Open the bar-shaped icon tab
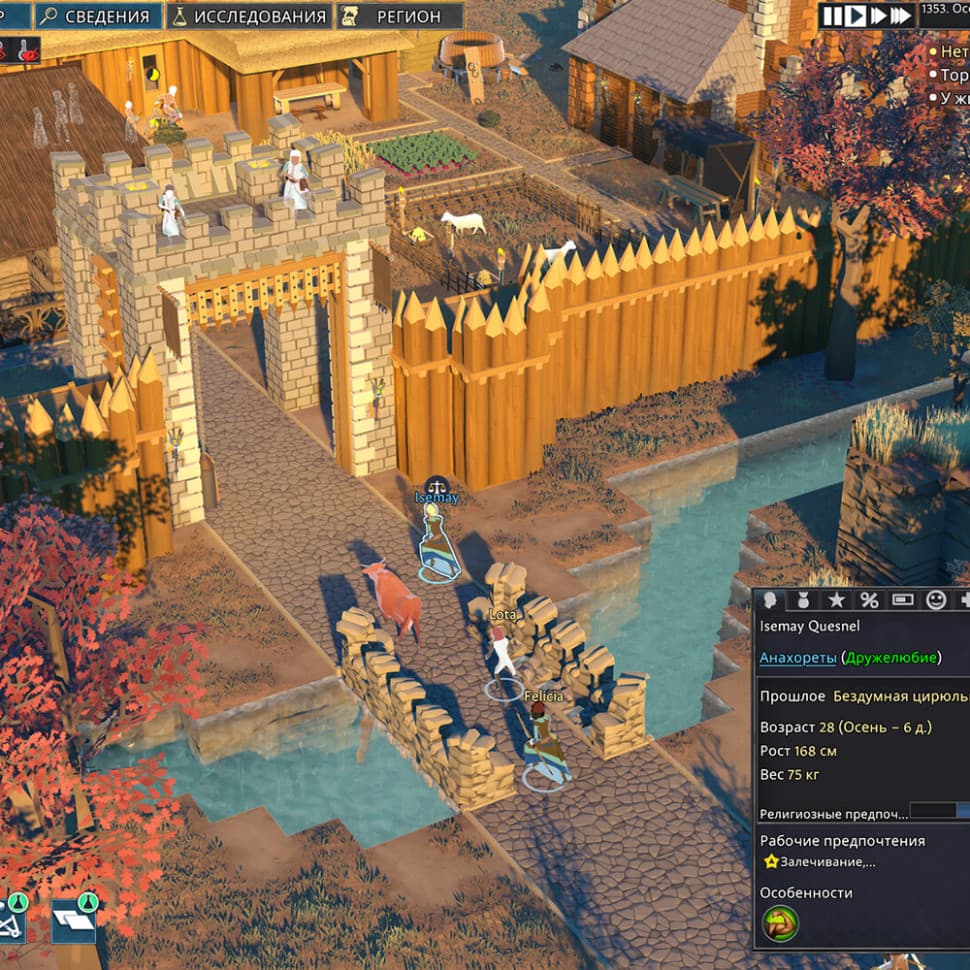Screen dimensions: 970x970 click(x=902, y=600)
